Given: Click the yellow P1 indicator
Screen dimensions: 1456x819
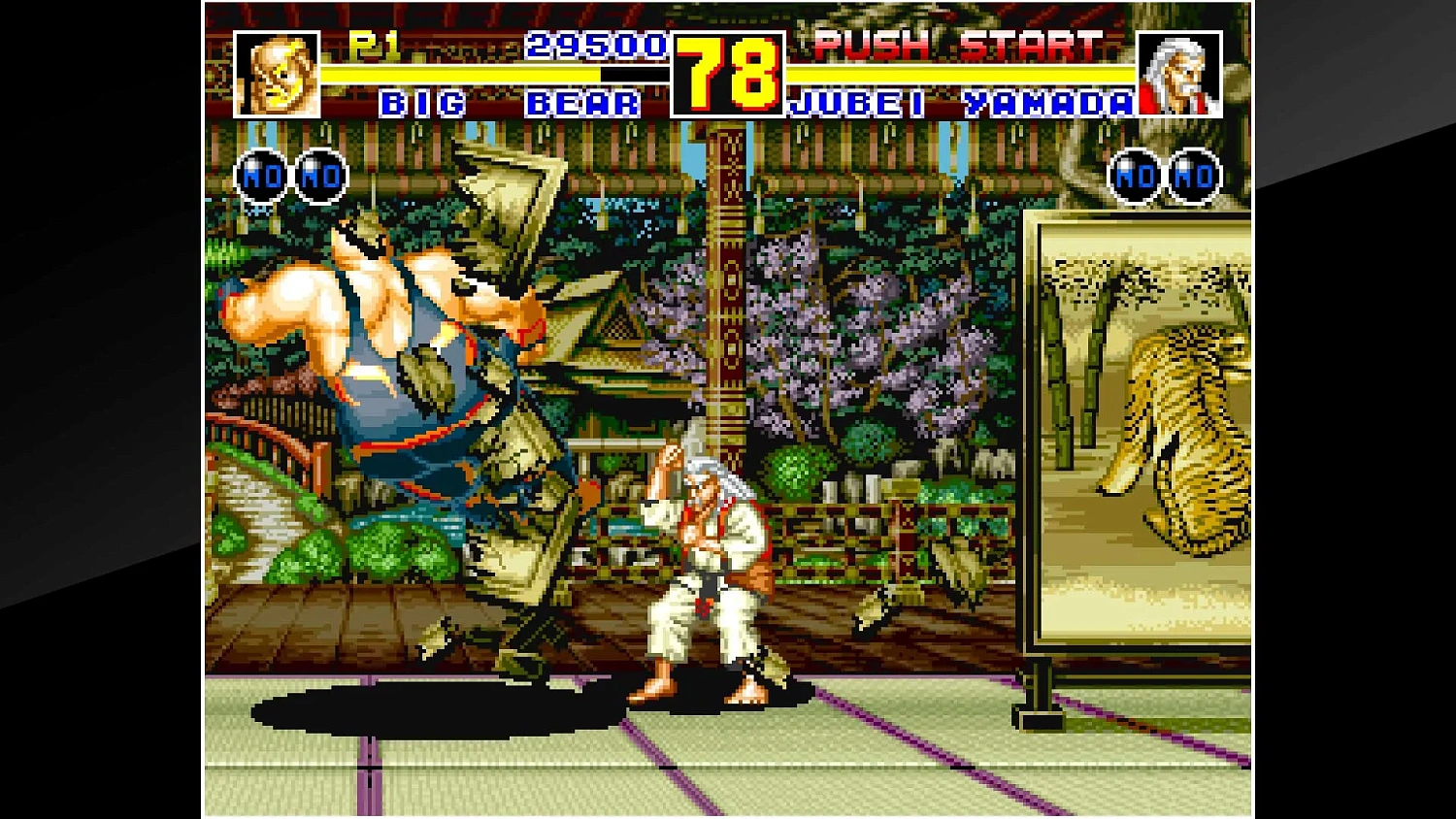Looking at the screenshot, I should click(373, 44).
